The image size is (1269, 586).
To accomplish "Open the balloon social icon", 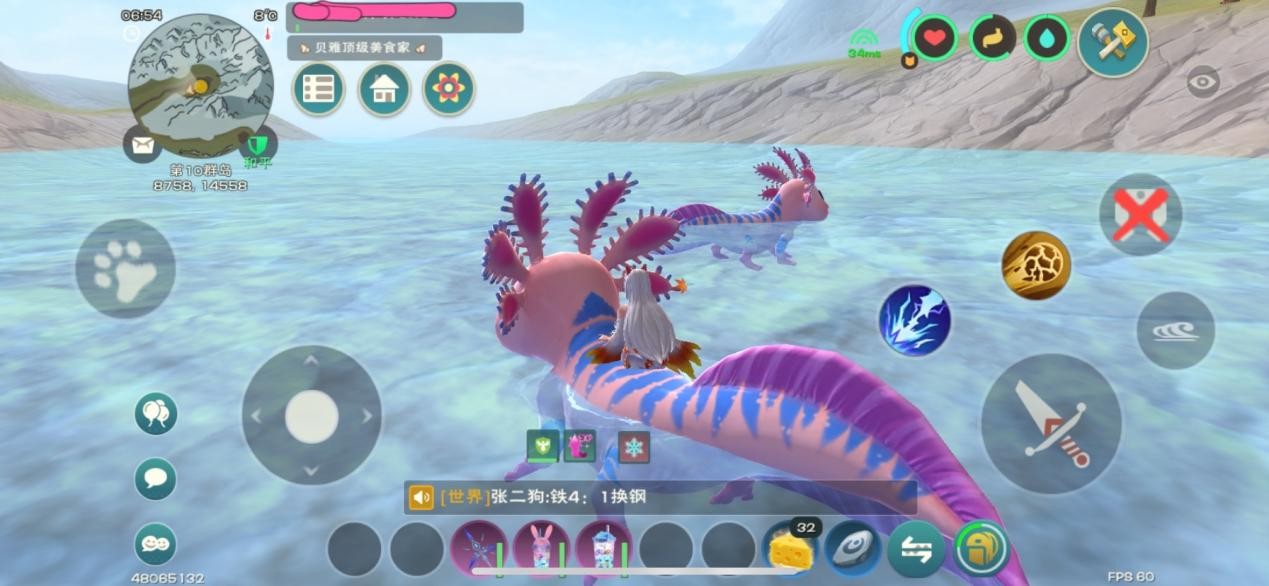I will point(156,413).
